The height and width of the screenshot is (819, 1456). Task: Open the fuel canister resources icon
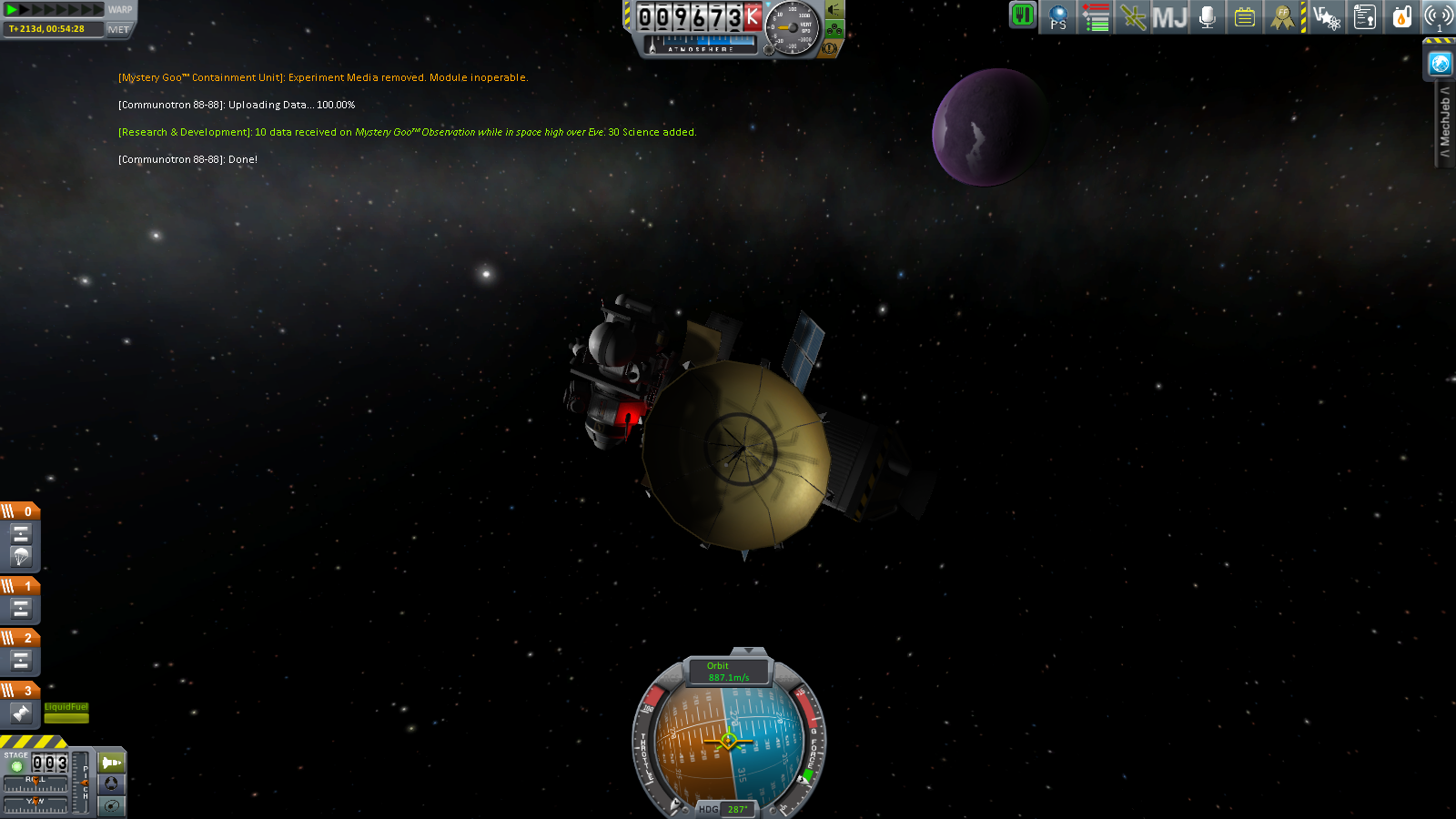[1401, 17]
